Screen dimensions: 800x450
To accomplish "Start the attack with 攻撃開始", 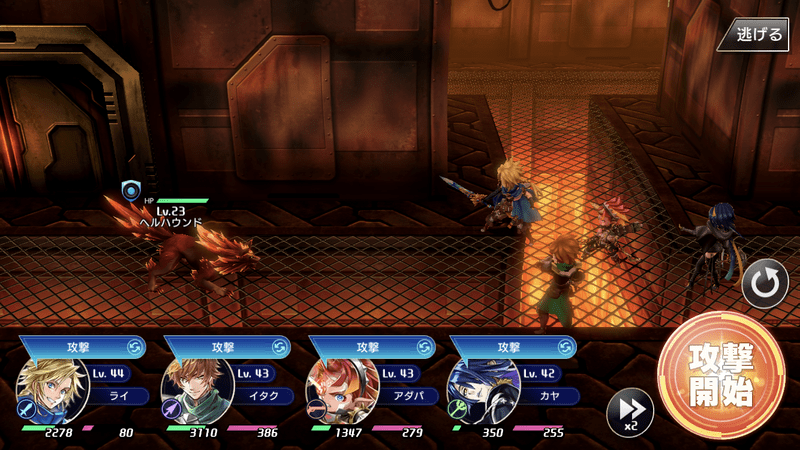I will (720, 375).
